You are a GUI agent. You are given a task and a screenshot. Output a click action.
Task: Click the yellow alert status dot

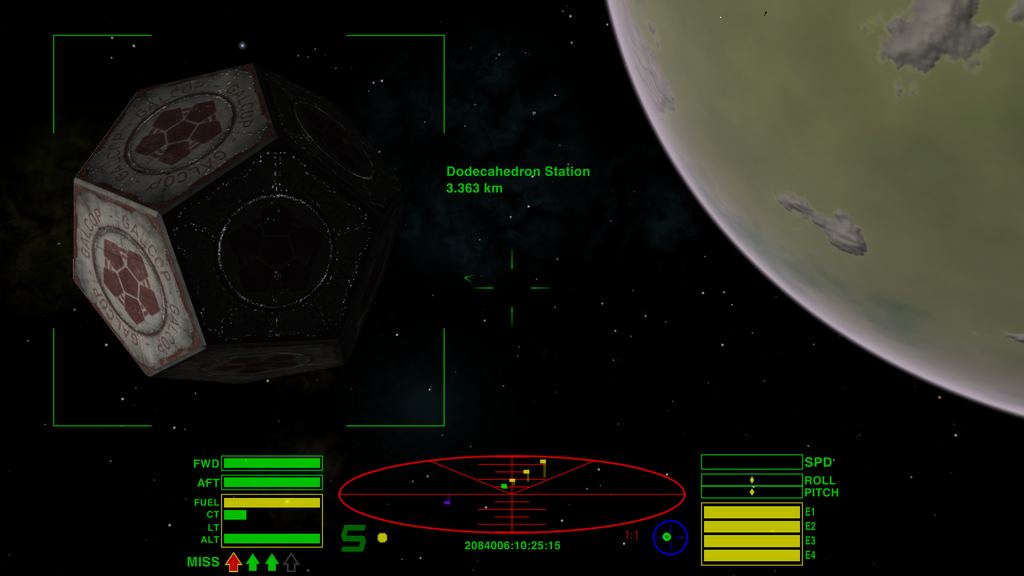pyautogui.click(x=382, y=538)
